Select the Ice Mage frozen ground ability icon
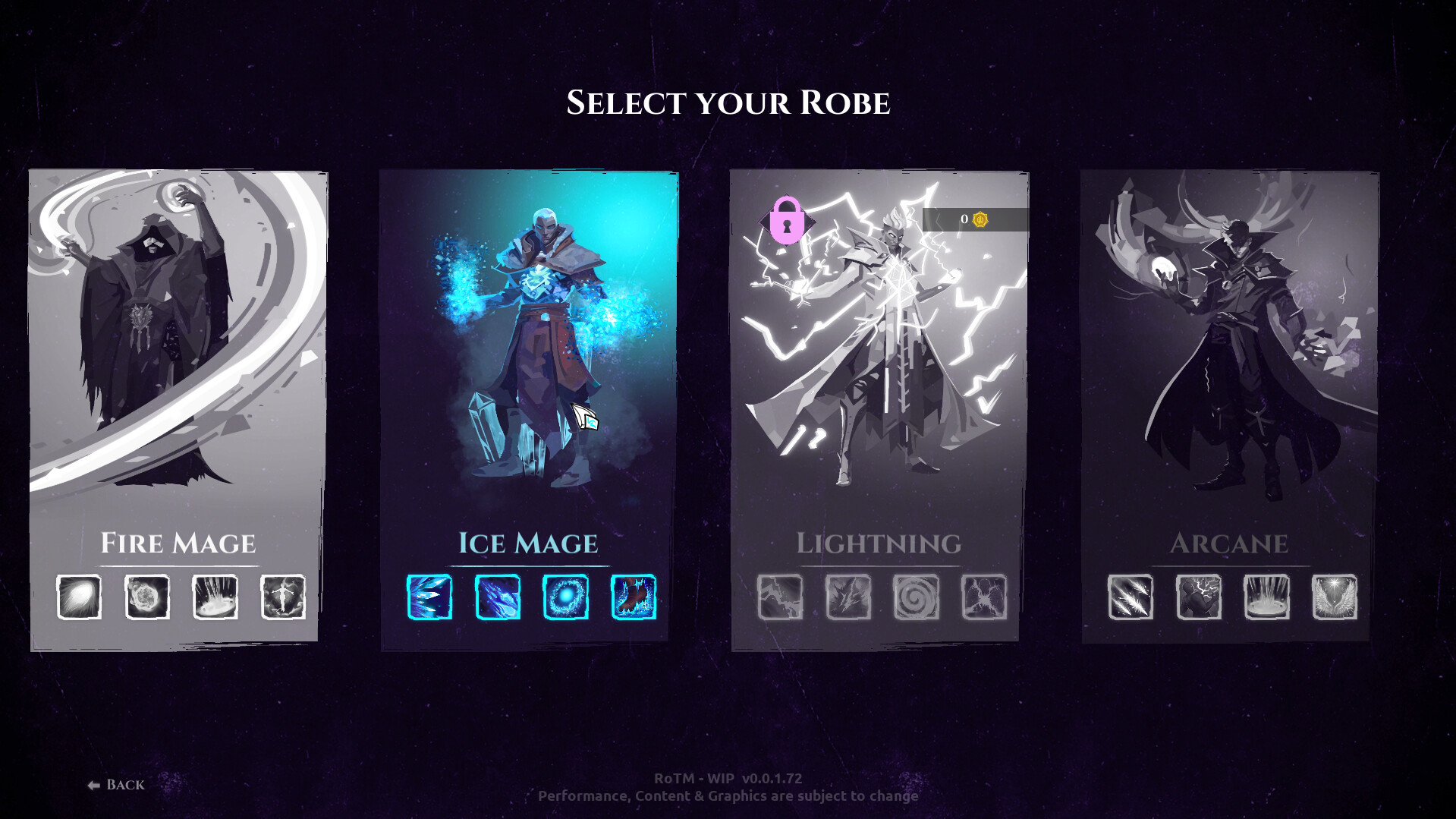This screenshot has width=1456, height=819. 632,597
